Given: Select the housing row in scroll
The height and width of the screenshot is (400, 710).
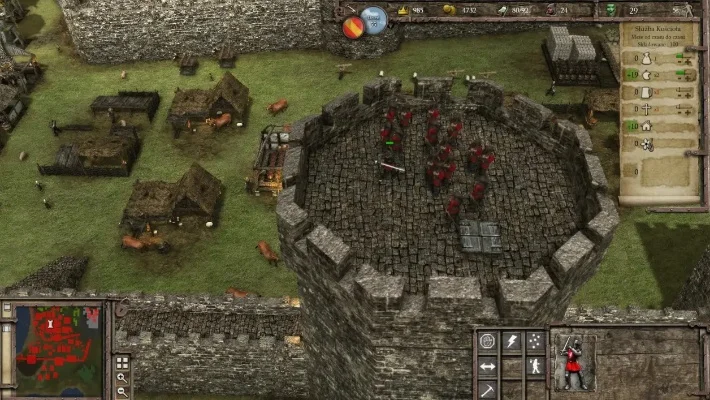Looking at the screenshot, I should coord(647,126).
